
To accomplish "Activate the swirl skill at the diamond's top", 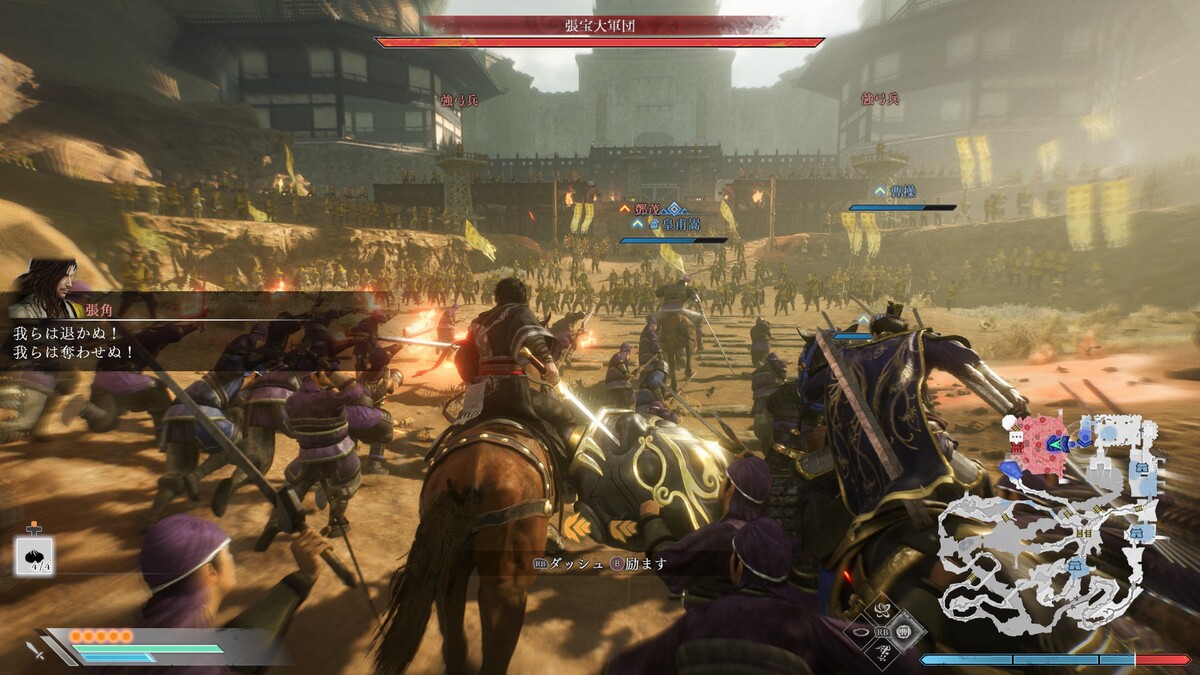I will [x=882, y=610].
